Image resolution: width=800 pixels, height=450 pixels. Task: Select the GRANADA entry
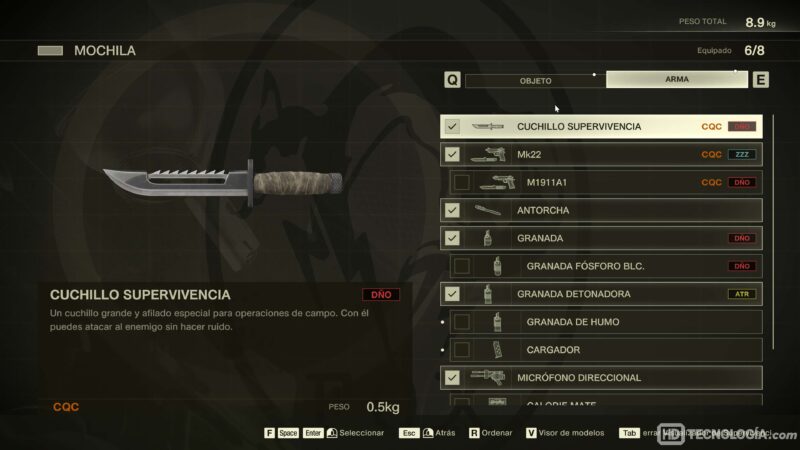tap(600, 239)
